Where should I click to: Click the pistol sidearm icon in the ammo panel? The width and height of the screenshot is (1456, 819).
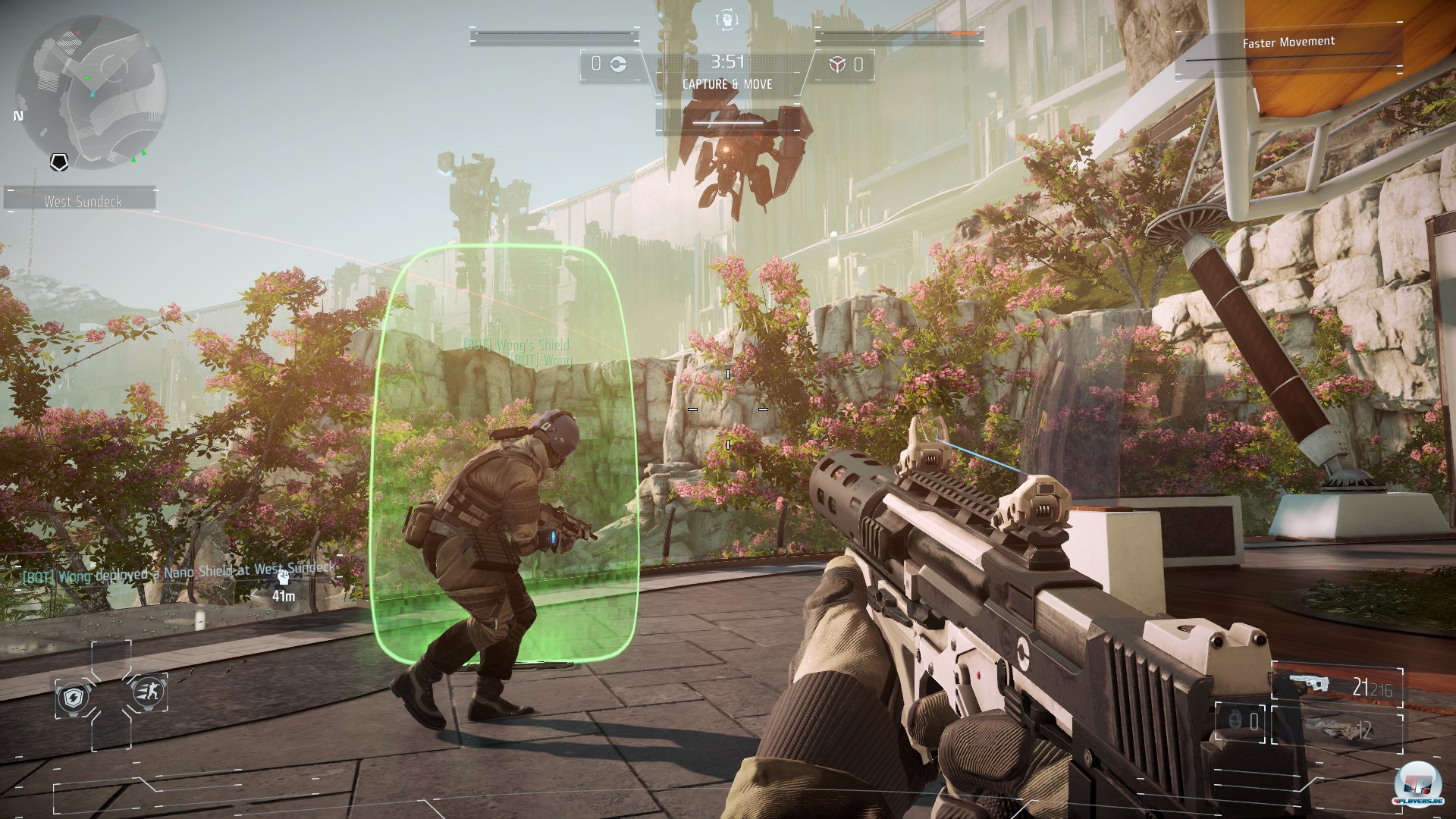[1309, 682]
